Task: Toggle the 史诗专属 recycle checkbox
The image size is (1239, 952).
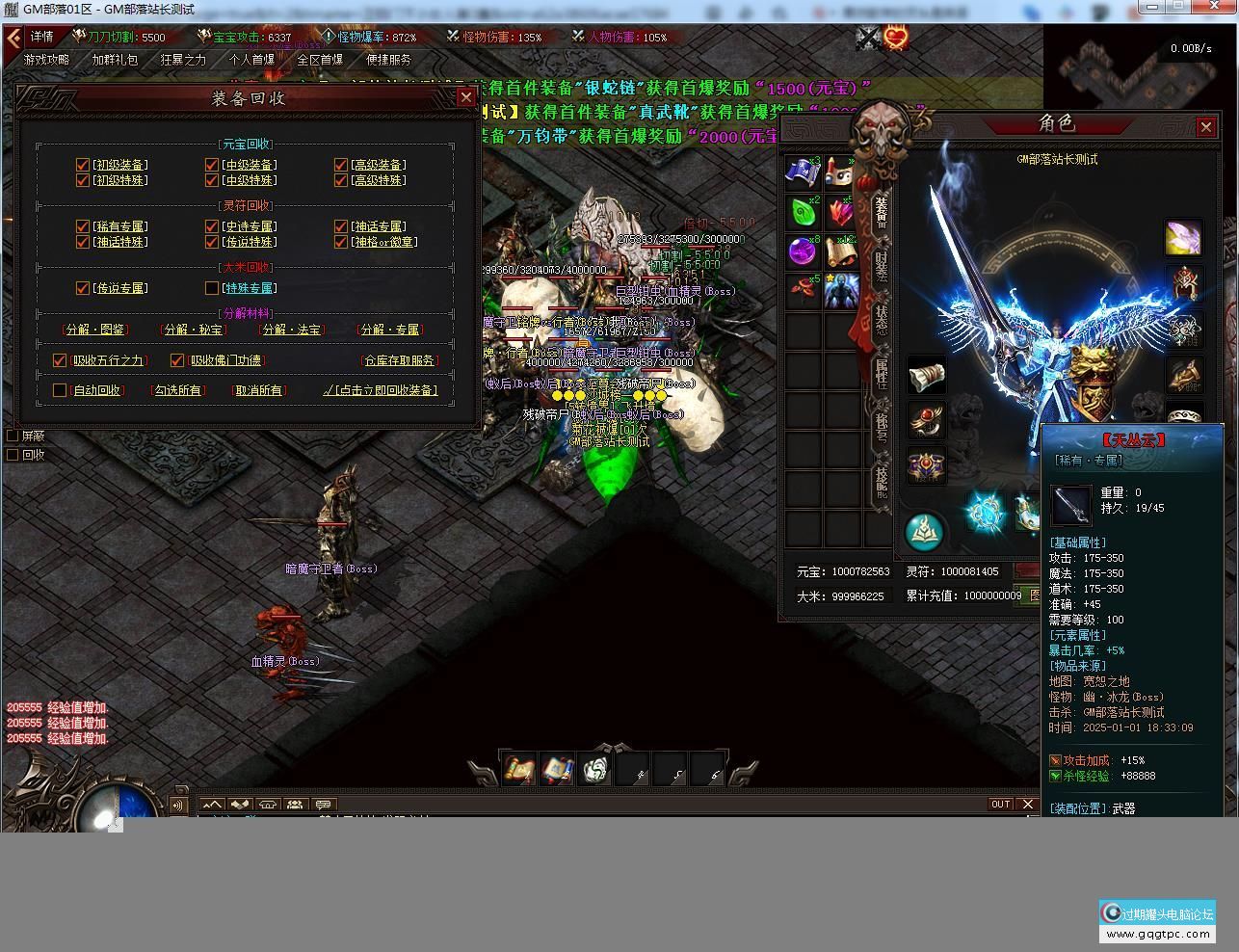Action: (x=212, y=226)
